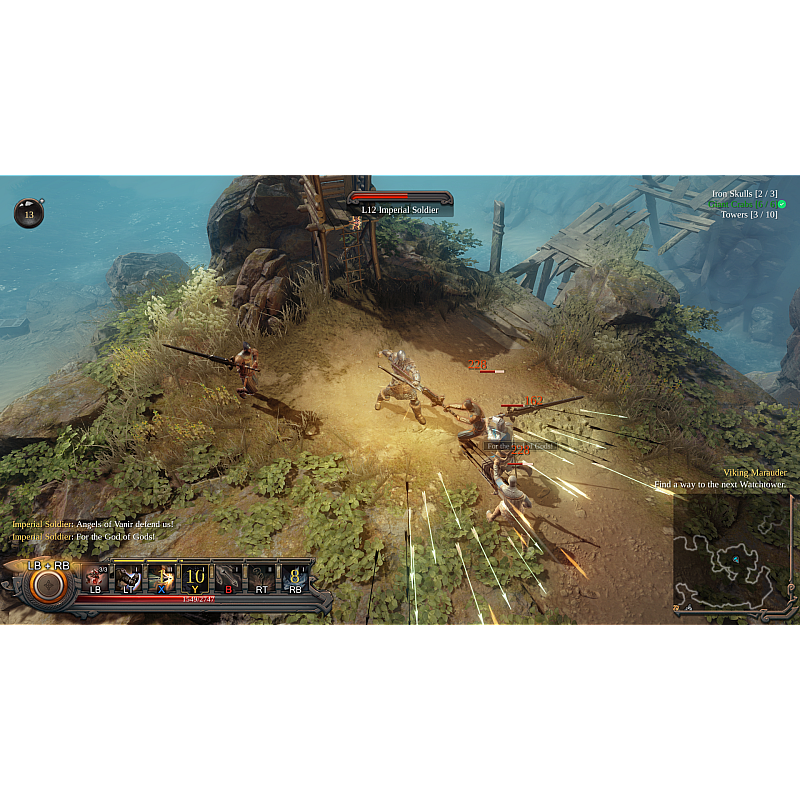Viewport: 800px width, 800px height.
Task: Click the round rage orb in the skill bar
Action: [47, 586]
